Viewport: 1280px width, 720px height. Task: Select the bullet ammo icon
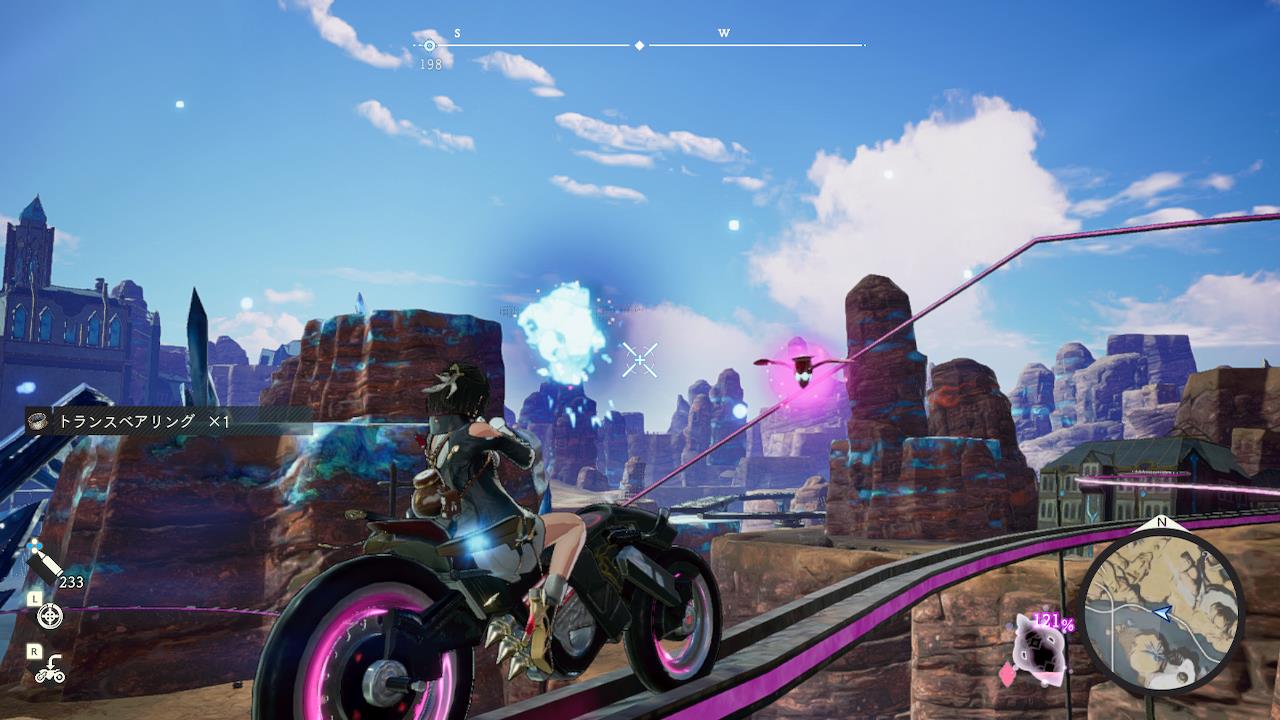point(46,567)
